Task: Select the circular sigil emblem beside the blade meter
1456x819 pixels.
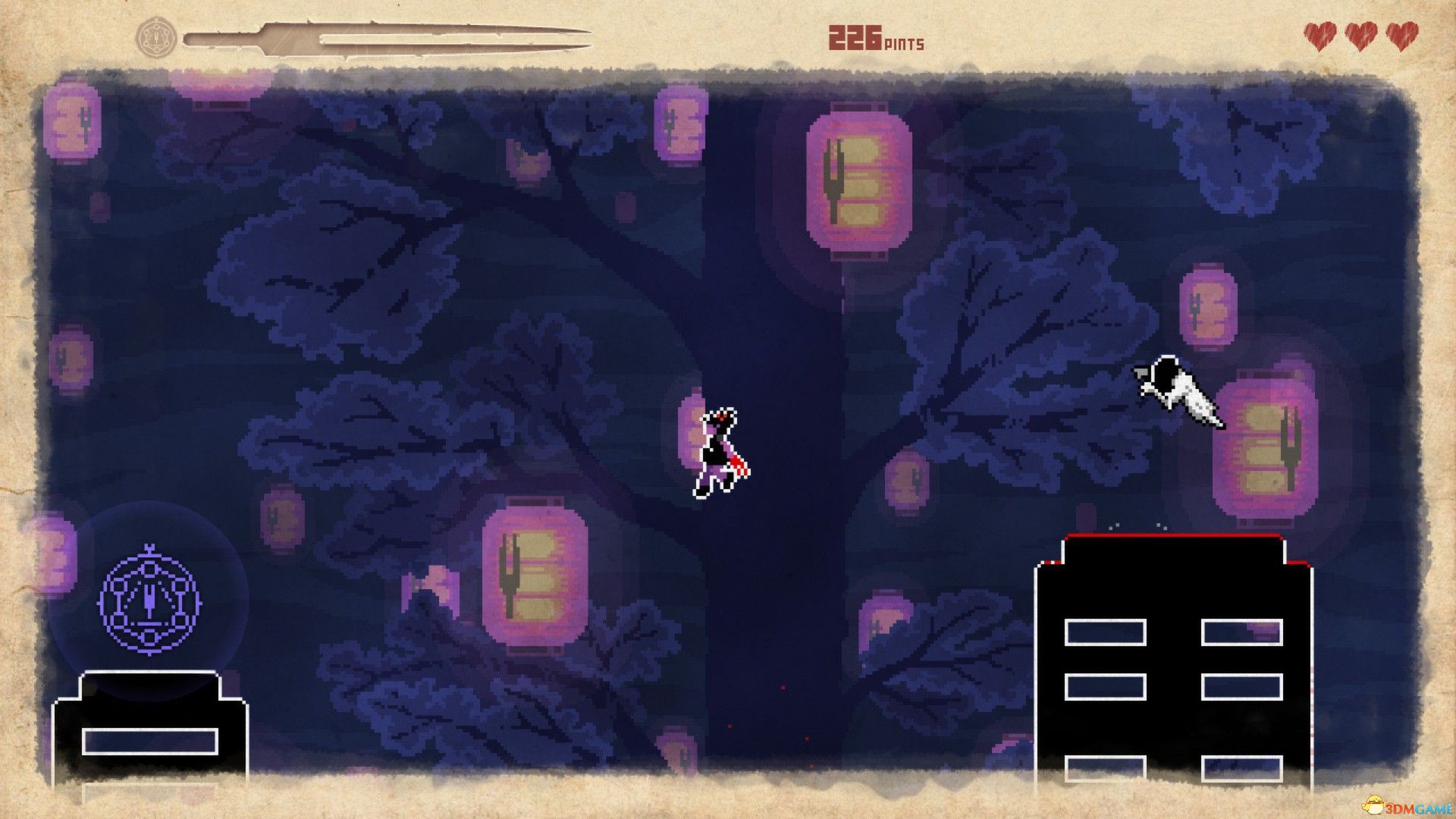Action: coord(155,34)
